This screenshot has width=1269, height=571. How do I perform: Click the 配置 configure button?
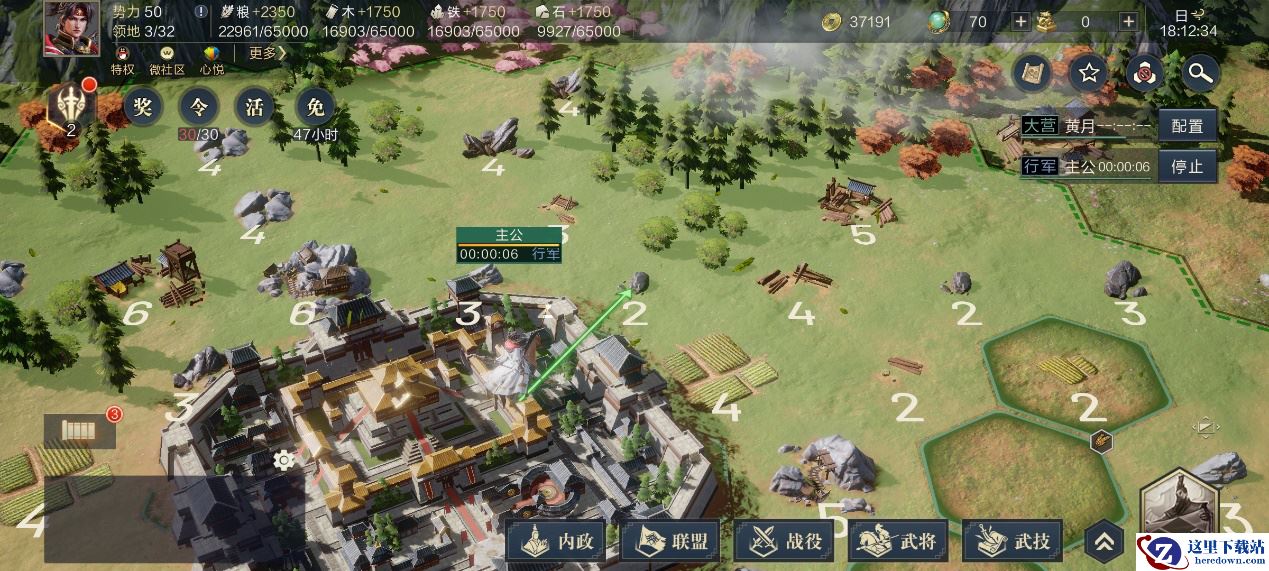[1187, 127]
